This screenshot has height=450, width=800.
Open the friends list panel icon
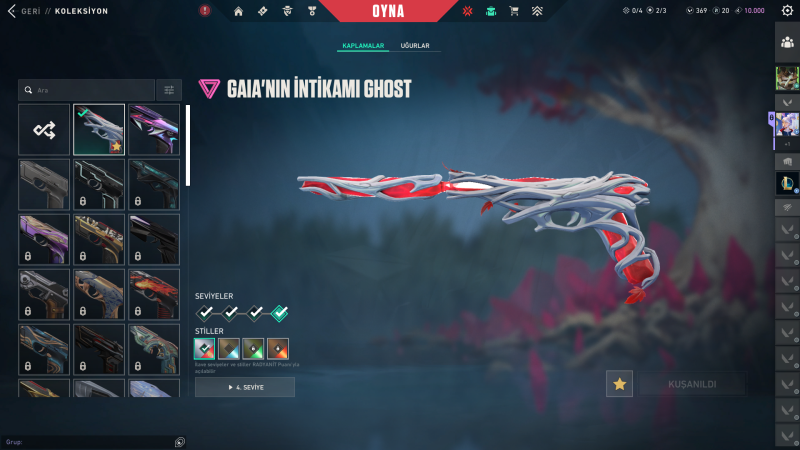coord(787,44)
